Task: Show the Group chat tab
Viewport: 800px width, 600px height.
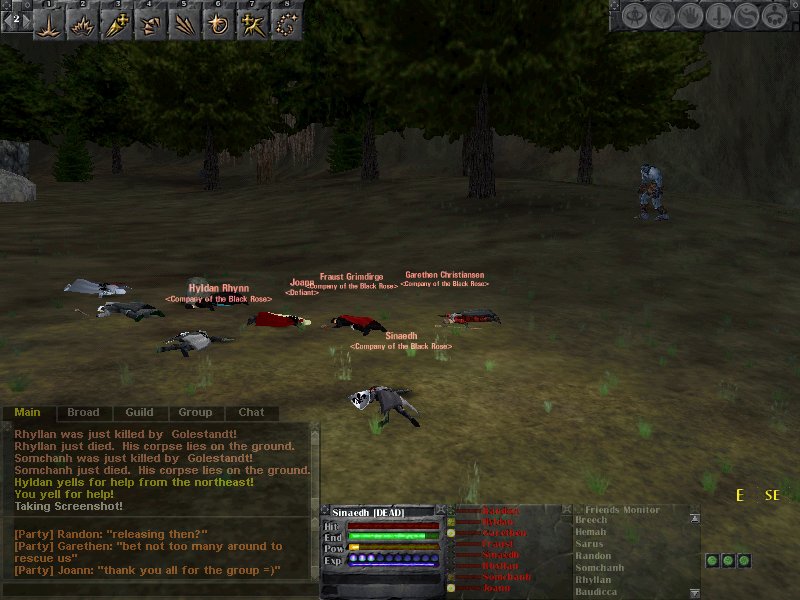Action: click(x=195, y=412)
